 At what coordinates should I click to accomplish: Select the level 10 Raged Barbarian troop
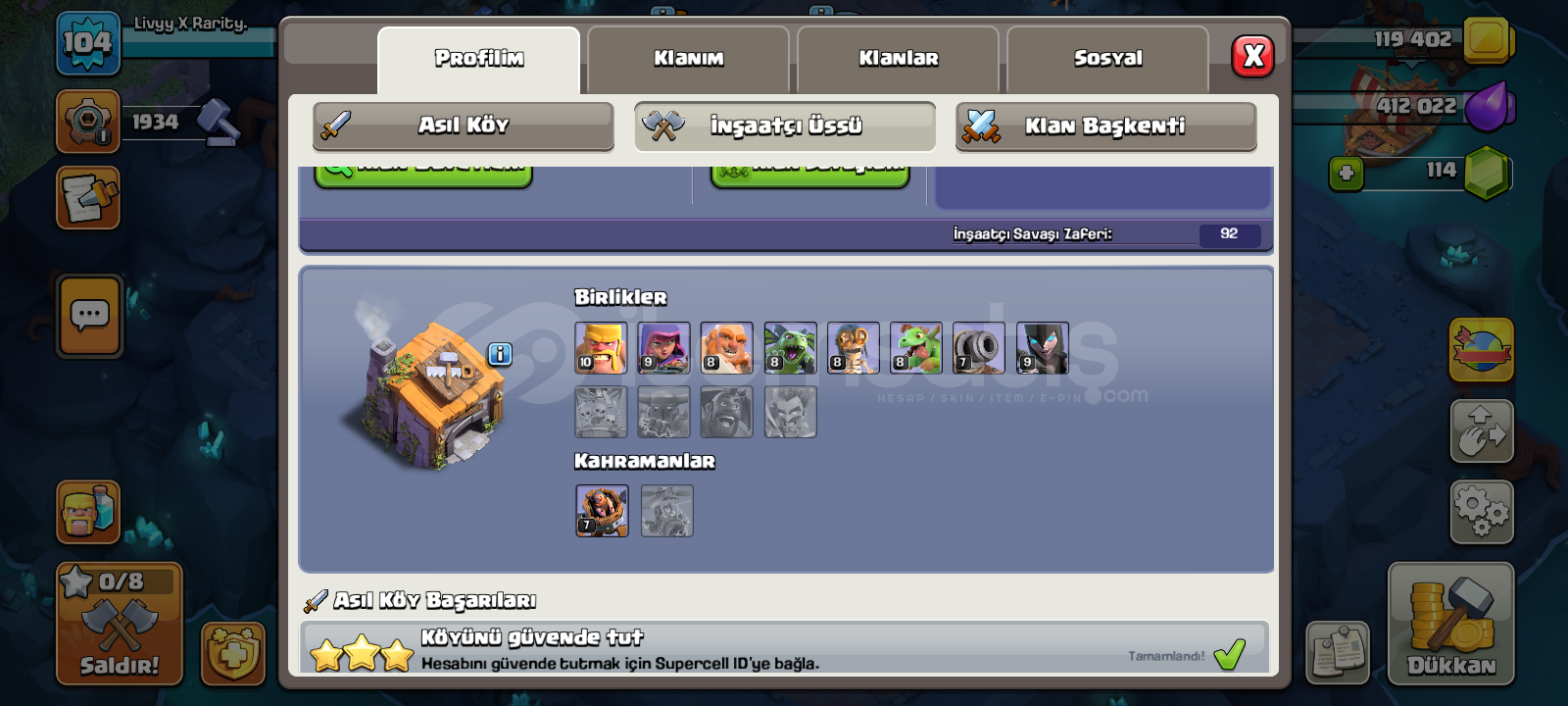(x=601, y=348)
